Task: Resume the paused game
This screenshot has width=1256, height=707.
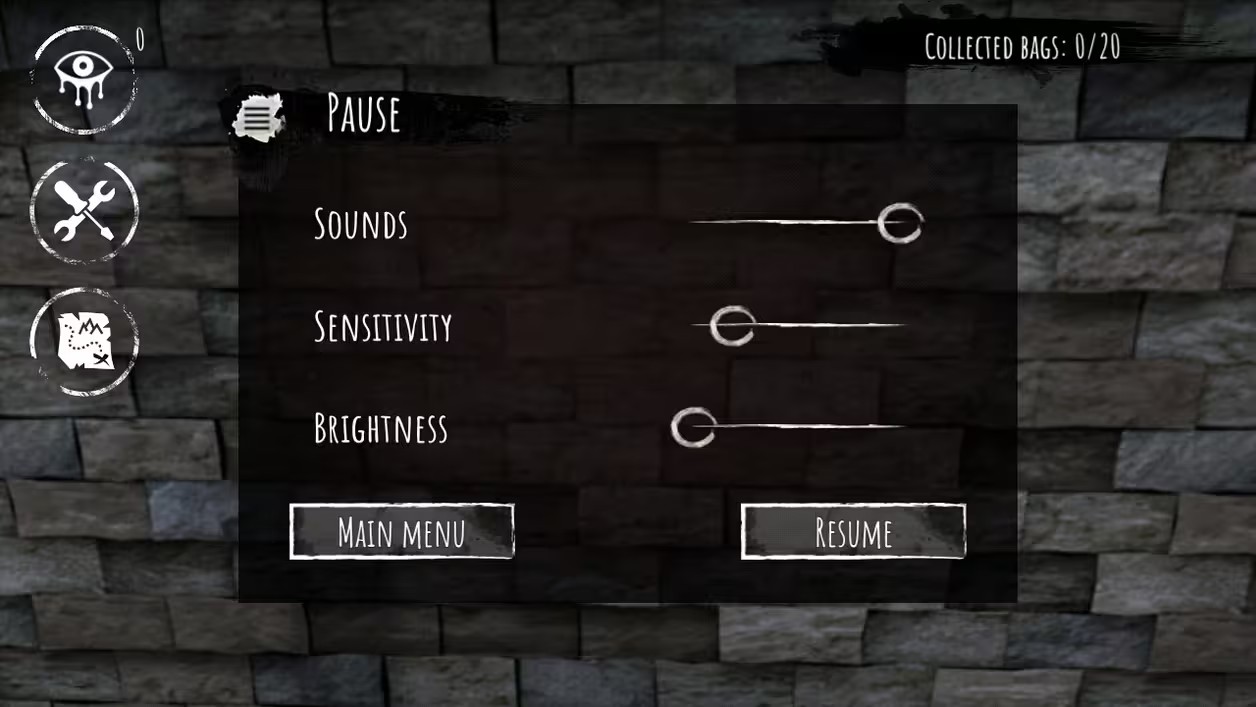Action: point(853,532)
